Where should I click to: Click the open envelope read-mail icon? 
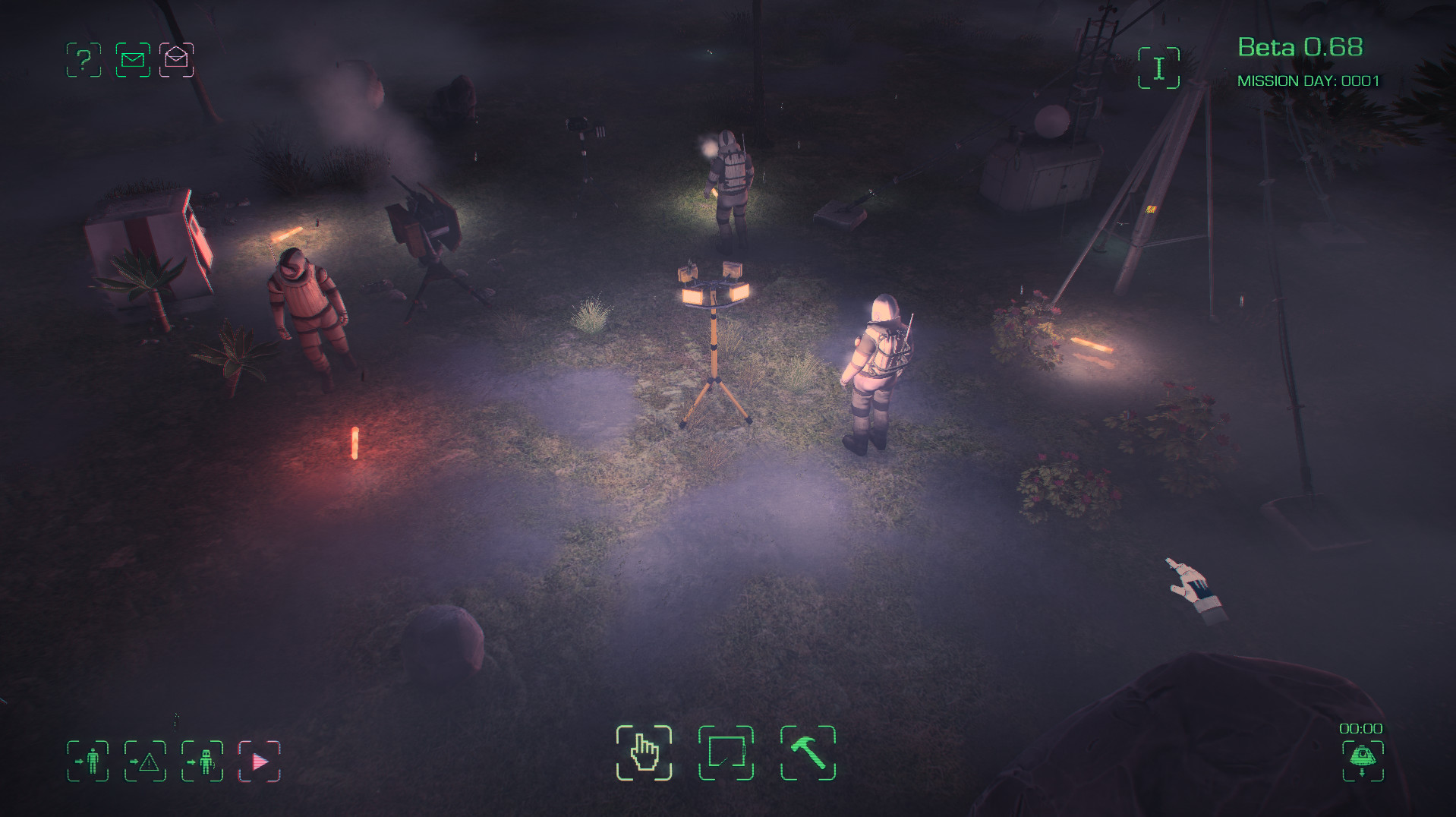pyautogui.click(x=176, y=60)
